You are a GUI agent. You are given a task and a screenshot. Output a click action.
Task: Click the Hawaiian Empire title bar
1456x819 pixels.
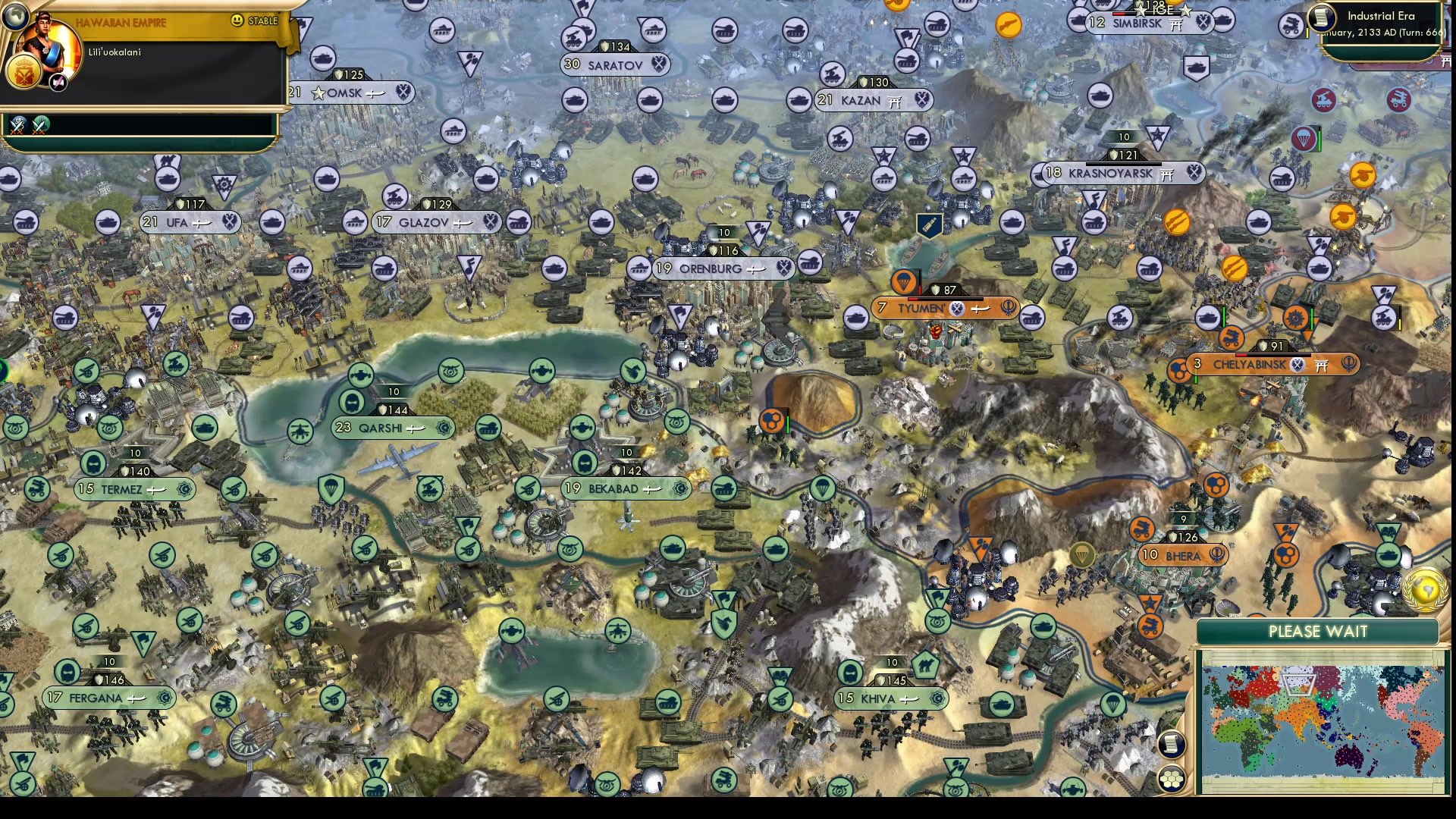pyautogui.click(x=121, y=23)
